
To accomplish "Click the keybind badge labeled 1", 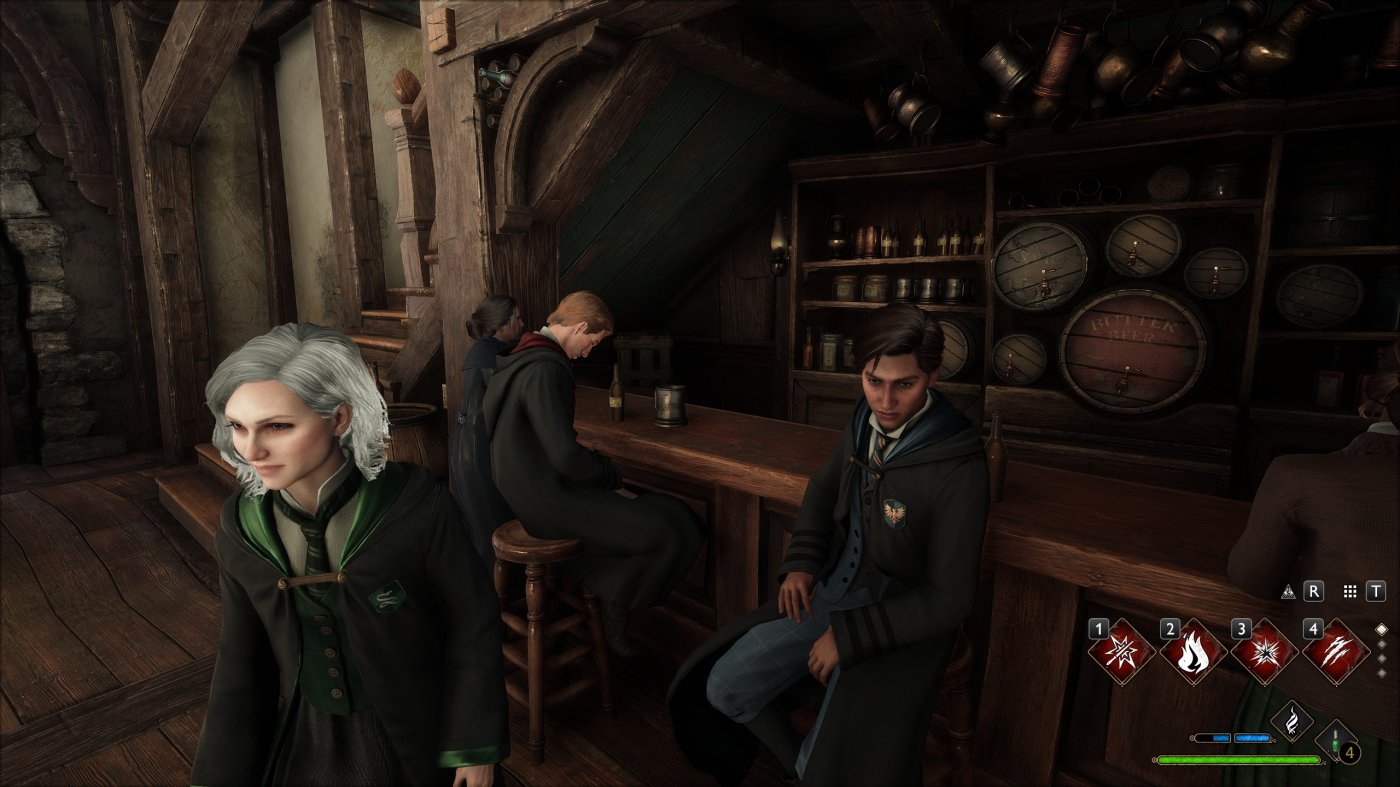I will pos(1100,629).
